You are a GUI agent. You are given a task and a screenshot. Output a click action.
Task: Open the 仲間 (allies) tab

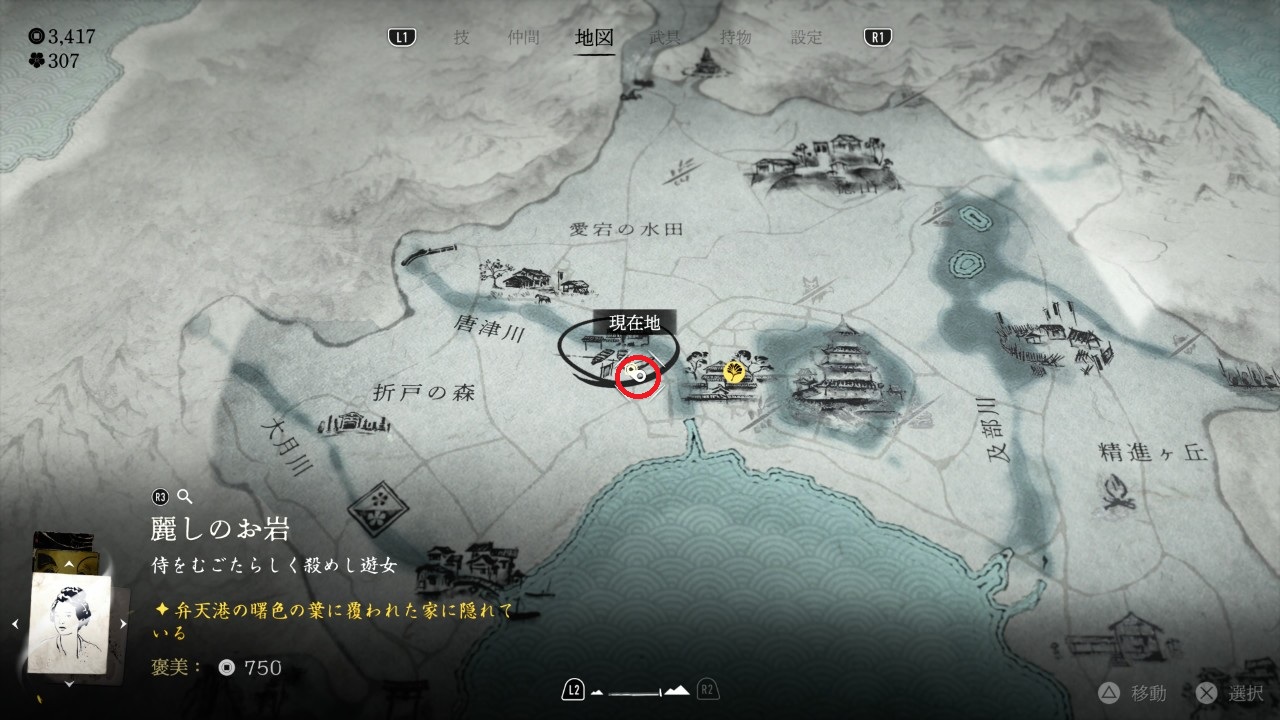click(x=522, y=38)
